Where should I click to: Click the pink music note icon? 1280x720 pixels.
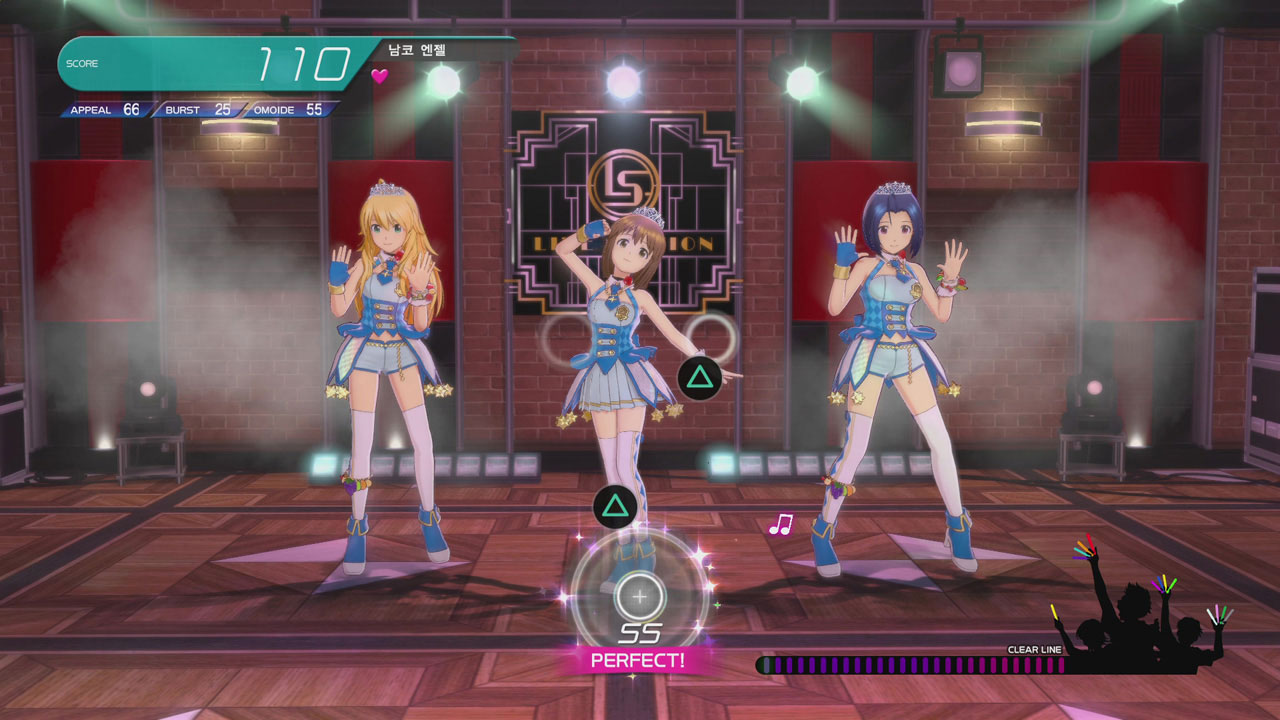(780, 524)
